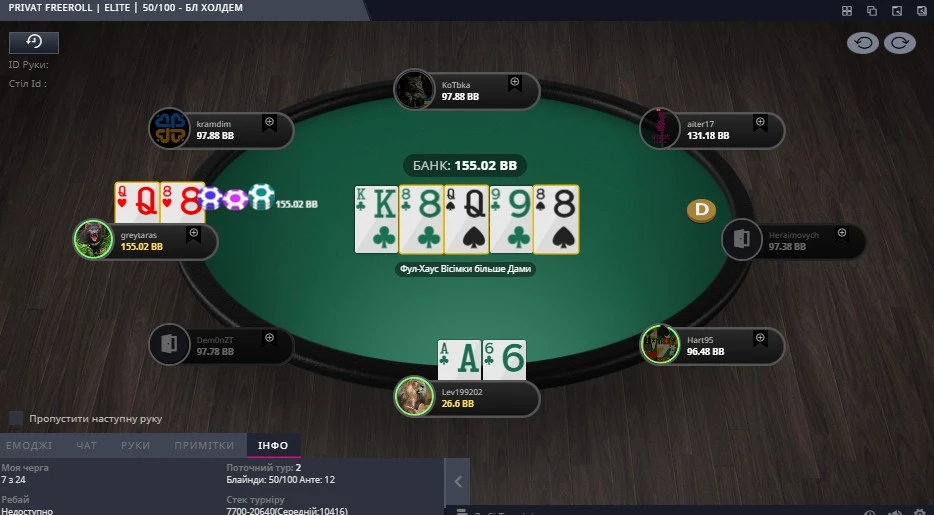Screen dimensions: 934x515
Task: Collapse the info panel with the arrow
Action: click(x=457, y=481)
